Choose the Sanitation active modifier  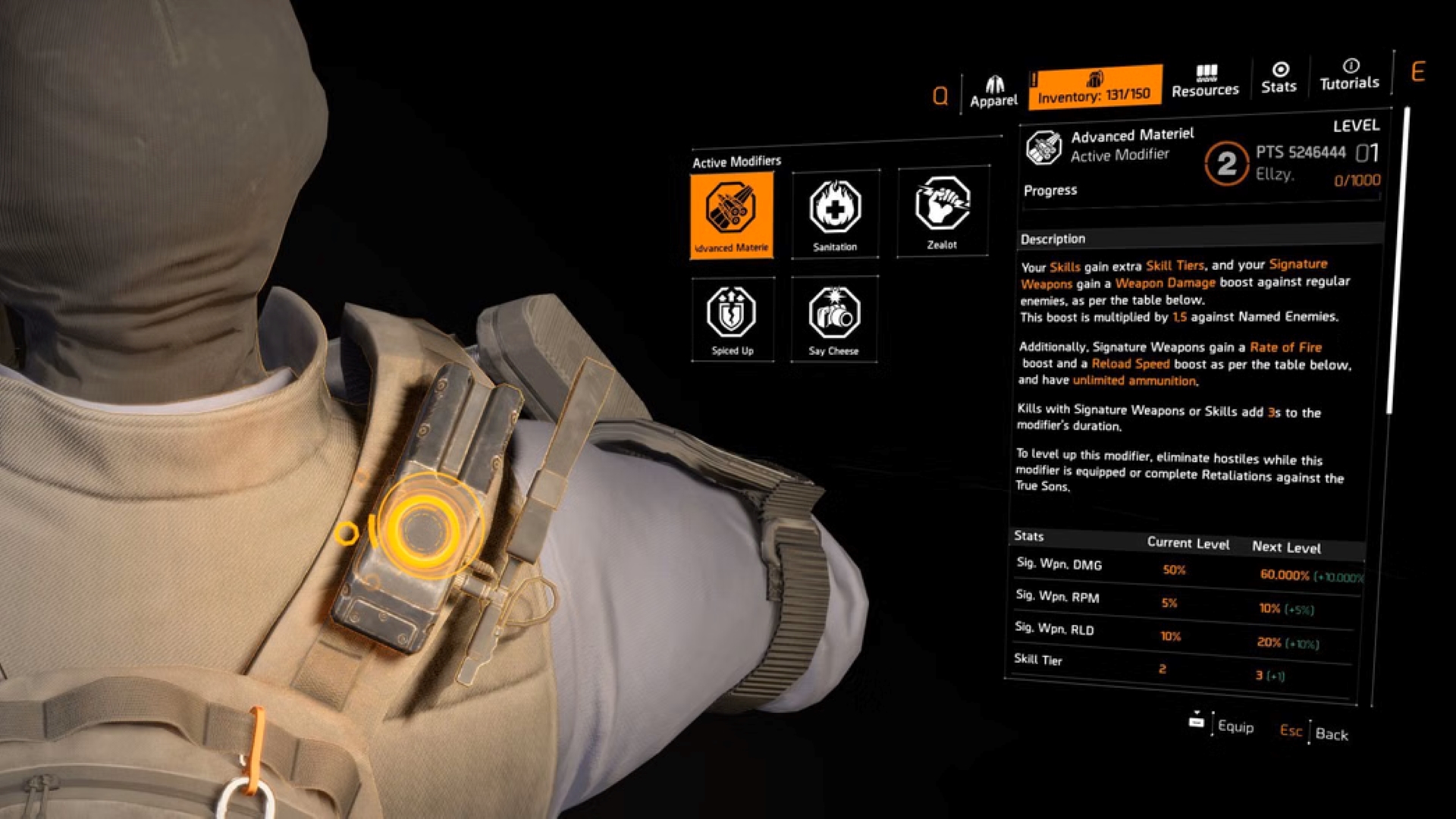pyautogui.click(x=835, y=214)
